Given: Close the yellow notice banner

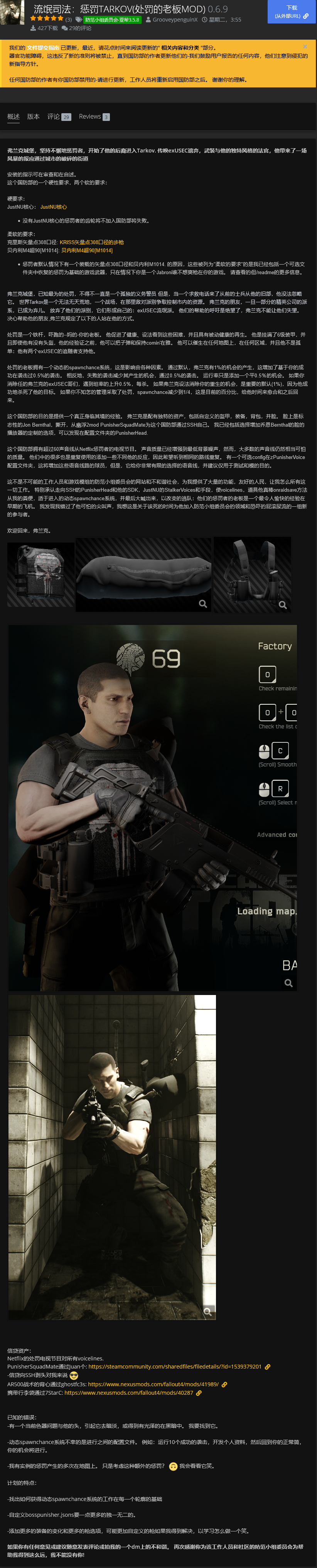Looking at the screenshot, I should (305, 46).
